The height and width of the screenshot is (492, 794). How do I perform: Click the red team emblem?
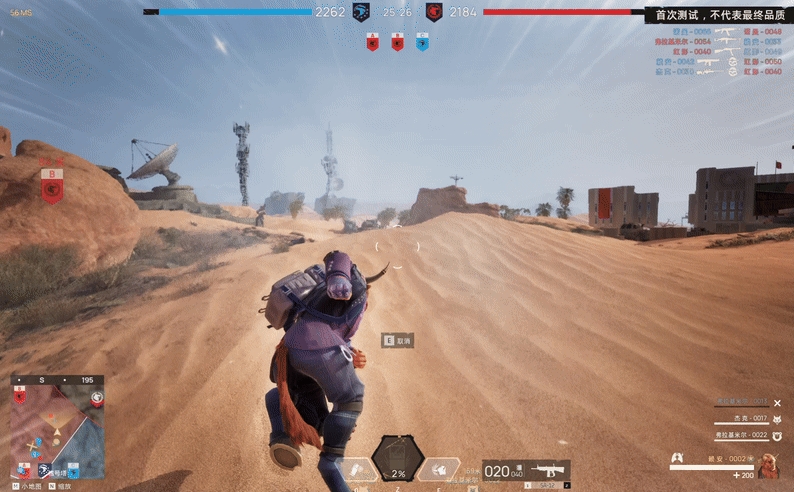coord(434,12)
